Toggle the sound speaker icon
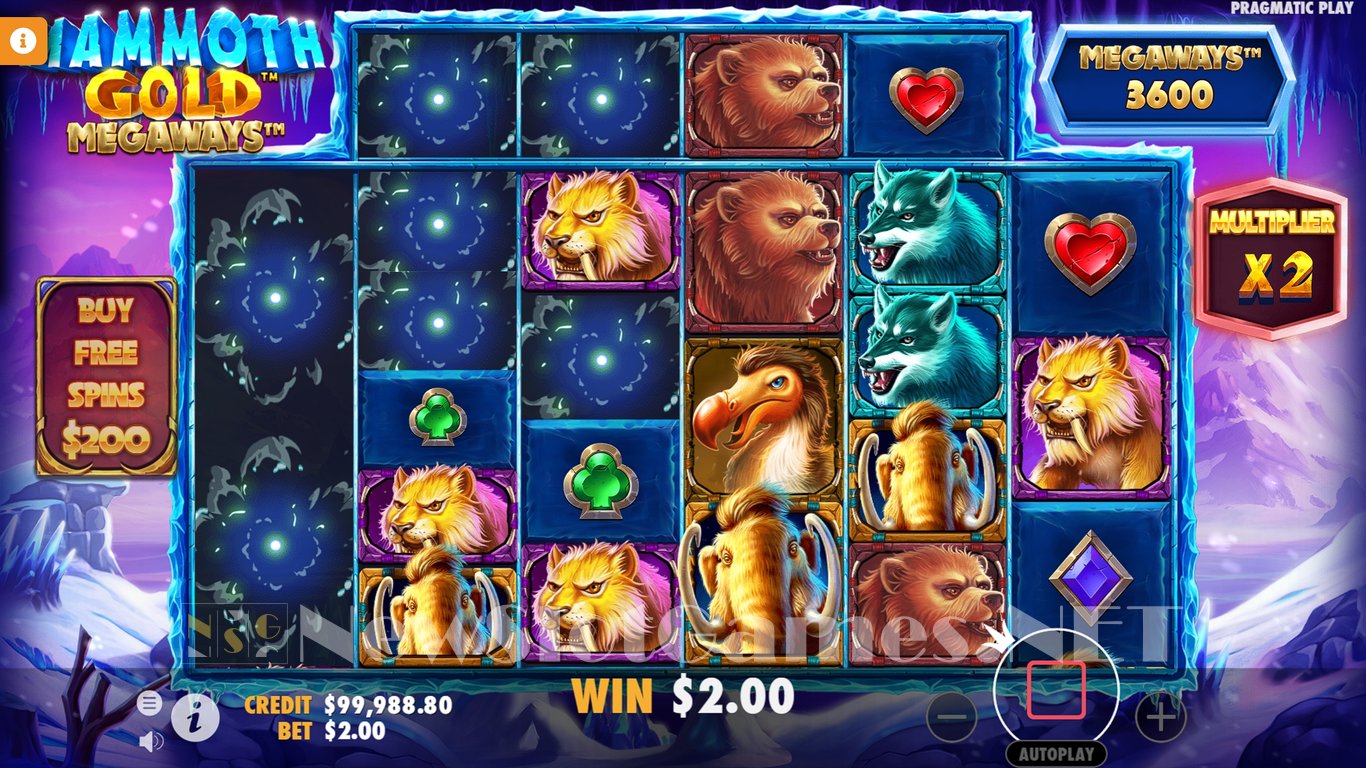The image size is (1366, 768). click(x=151, y=741)
